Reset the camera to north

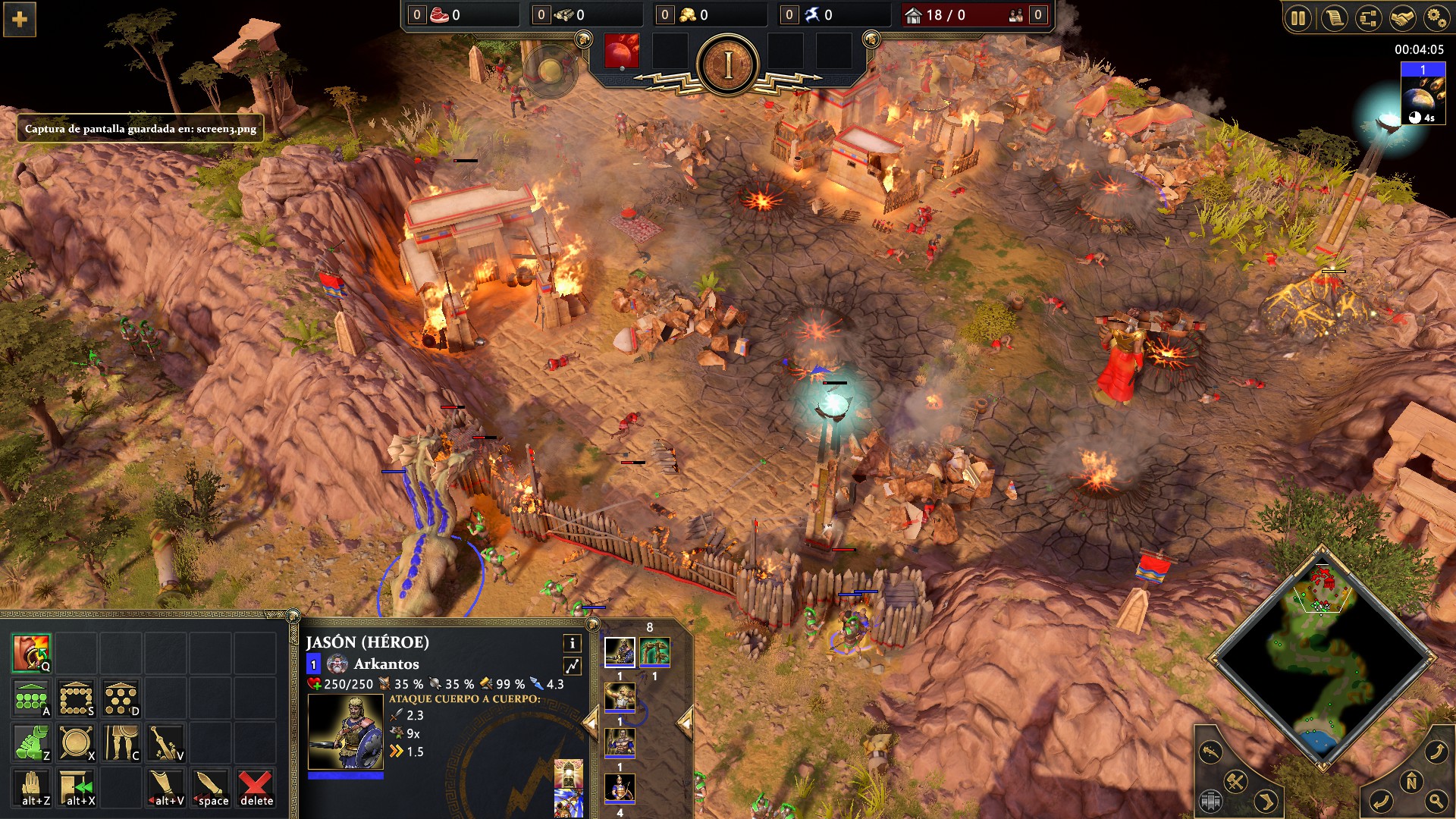click(x=1411, y=781)
